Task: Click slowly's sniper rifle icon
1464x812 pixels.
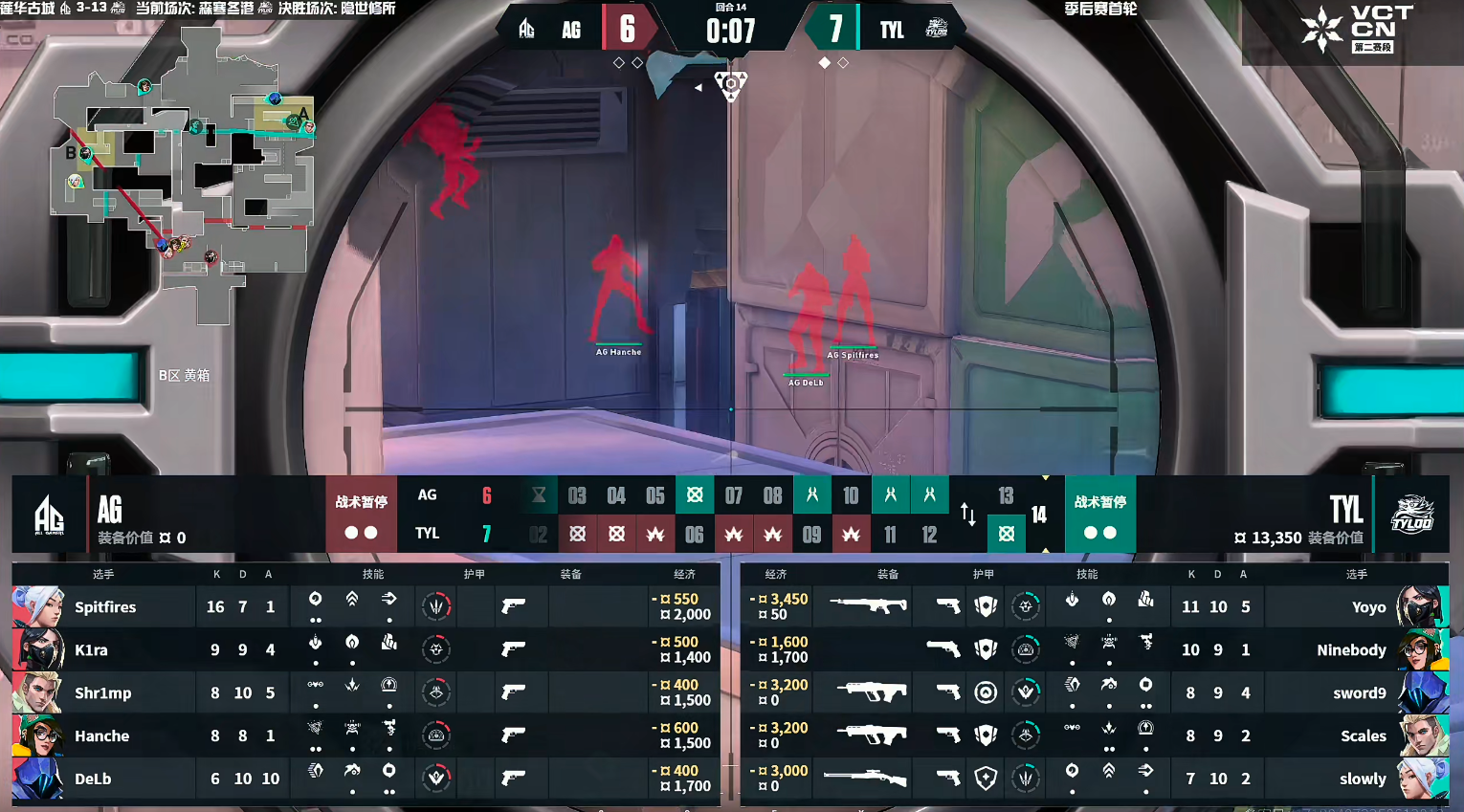Action: pos(865,779)
